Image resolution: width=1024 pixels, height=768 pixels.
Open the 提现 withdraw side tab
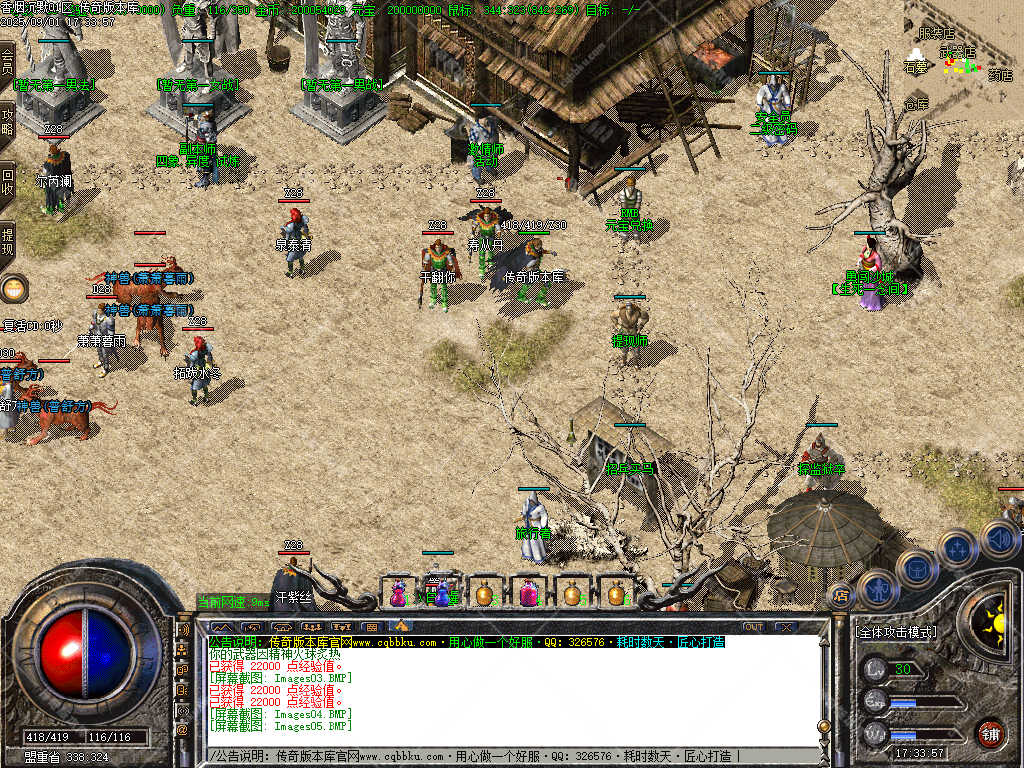click(7, 242)
